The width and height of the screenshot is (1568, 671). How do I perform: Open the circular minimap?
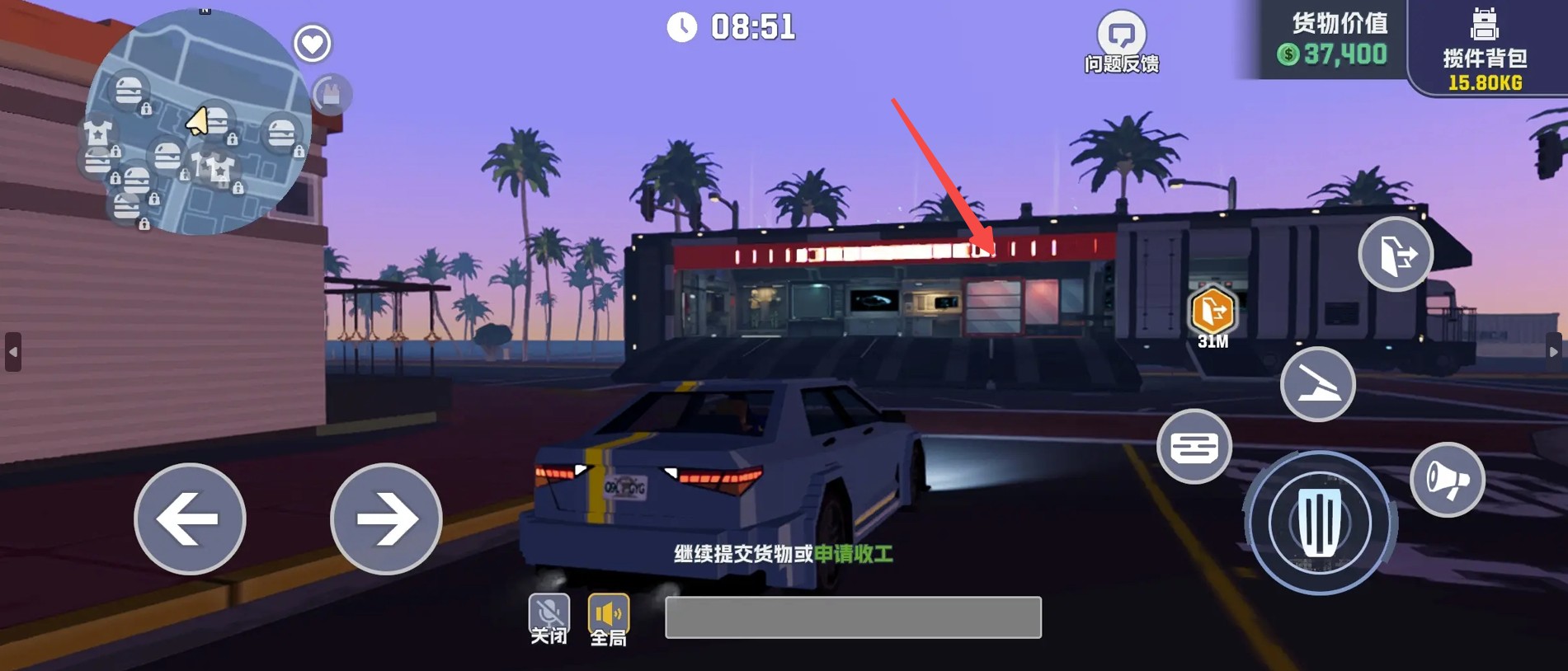(x=197, y=124)
